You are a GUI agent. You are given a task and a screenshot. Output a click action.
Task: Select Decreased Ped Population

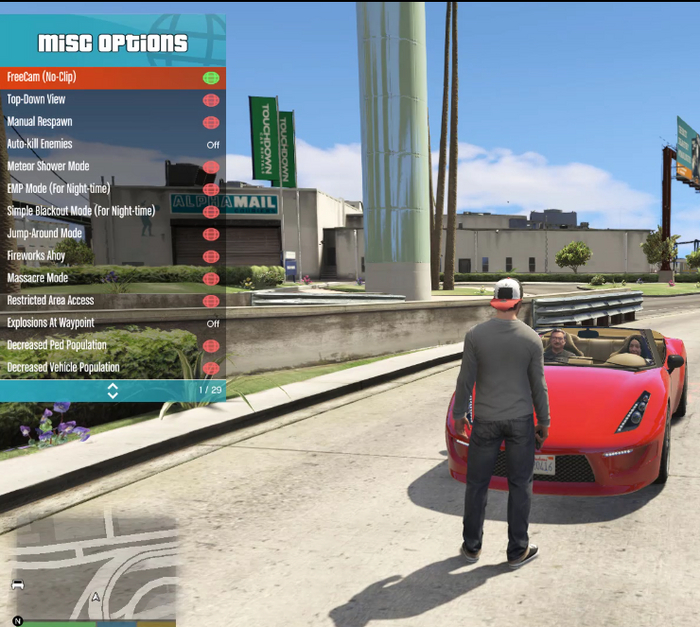point(112,345)
